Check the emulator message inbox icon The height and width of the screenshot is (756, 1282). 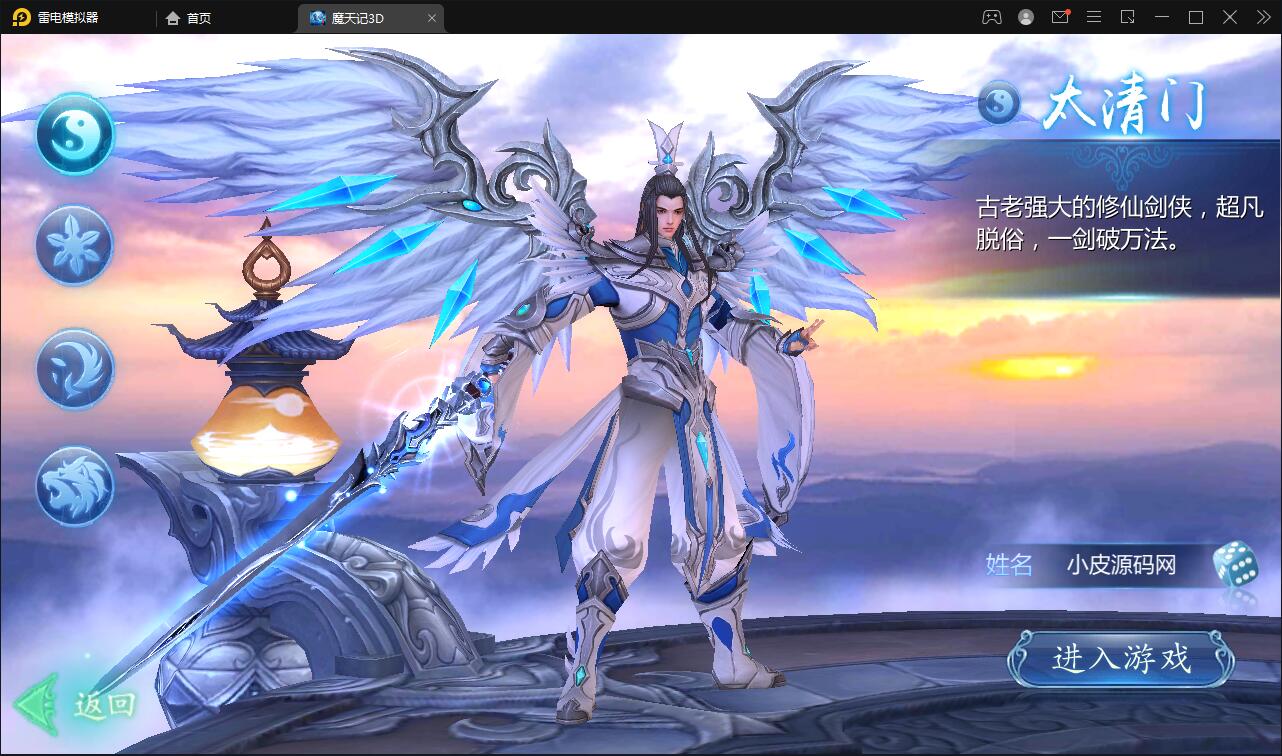pos(1062,17)
